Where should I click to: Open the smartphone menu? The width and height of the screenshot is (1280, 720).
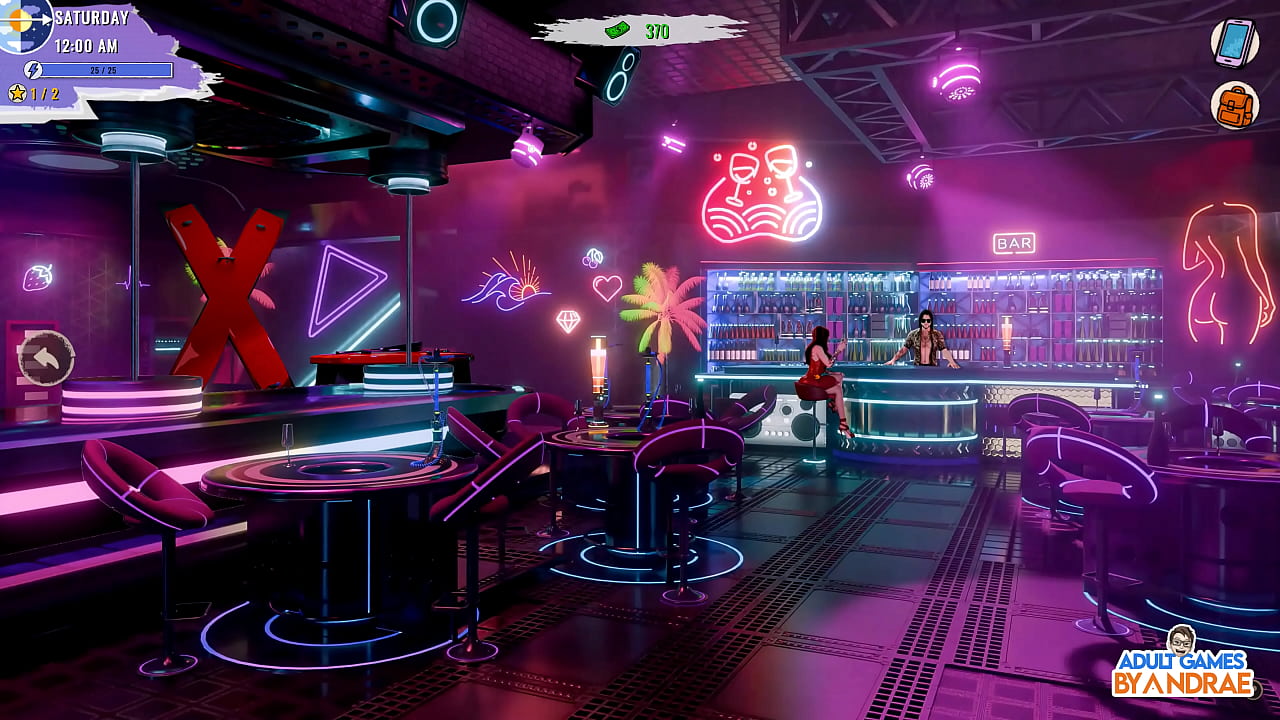(x=1234, y=42)
